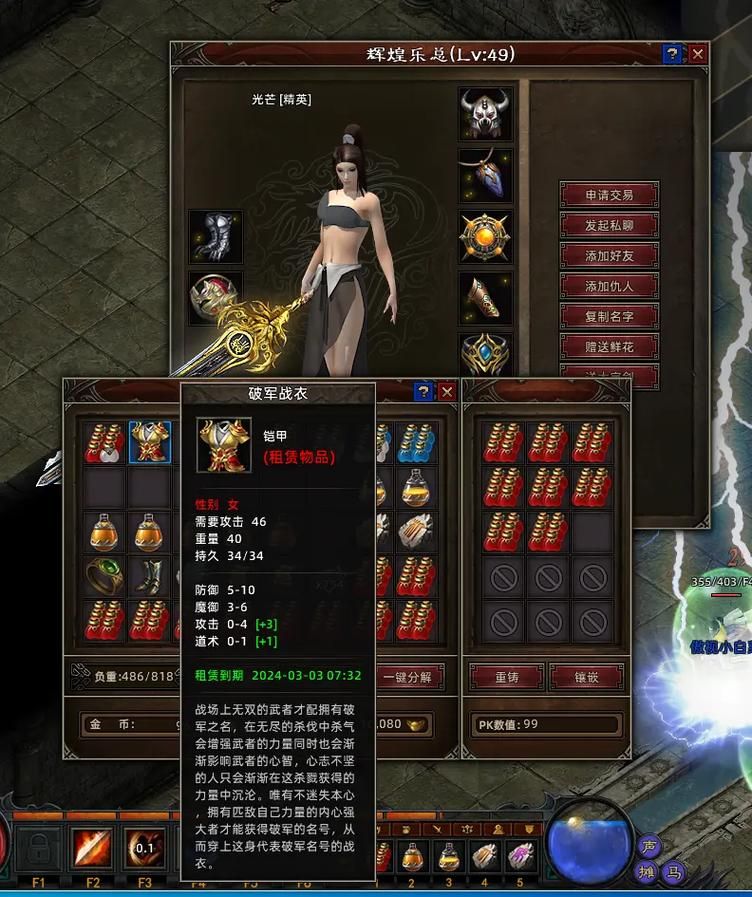Activate the F2 slash skill
The width and height of the screenshot is (752, 897).
coord(93,850)
